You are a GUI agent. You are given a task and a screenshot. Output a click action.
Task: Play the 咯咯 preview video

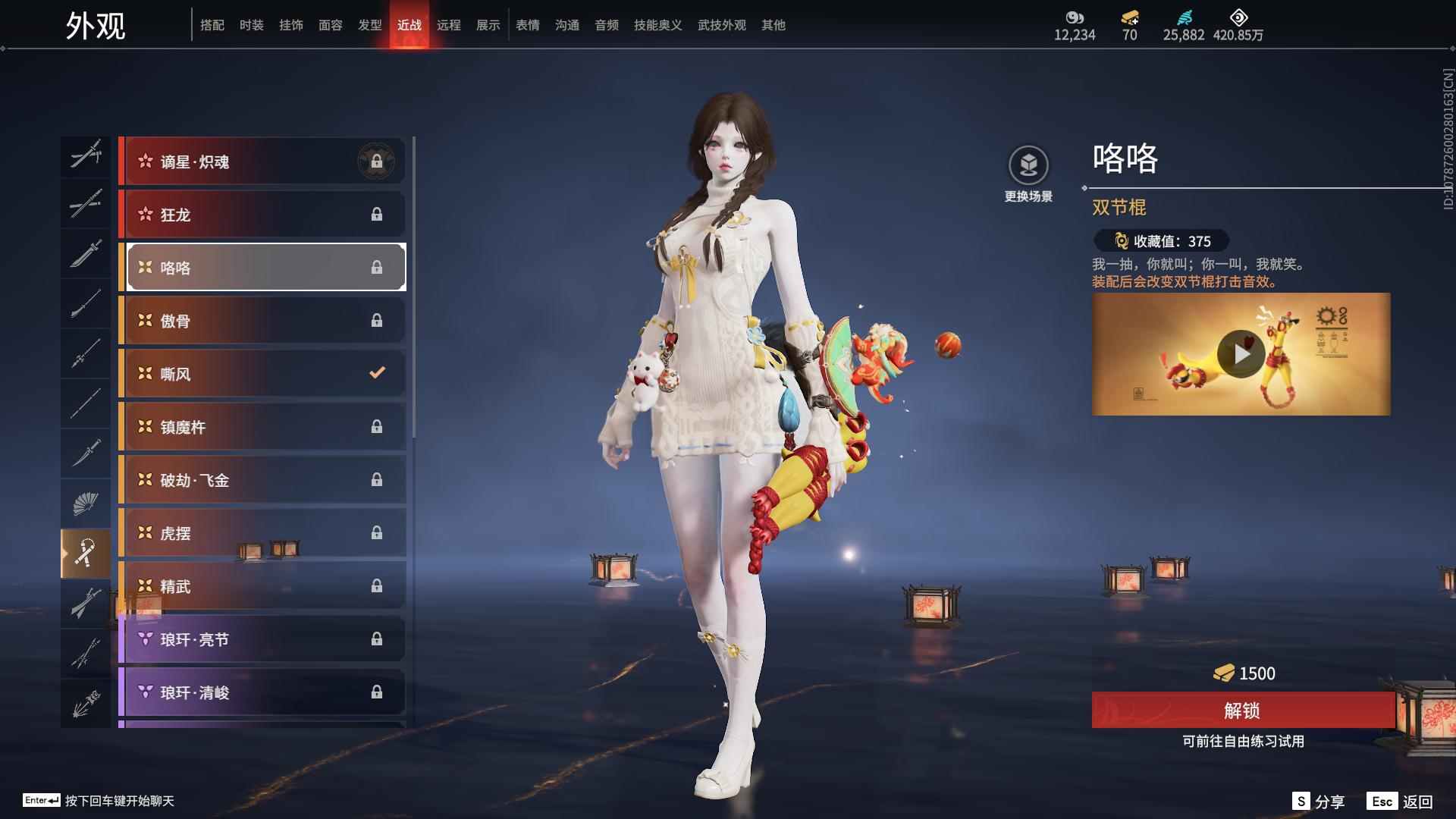click(1241, 353)
